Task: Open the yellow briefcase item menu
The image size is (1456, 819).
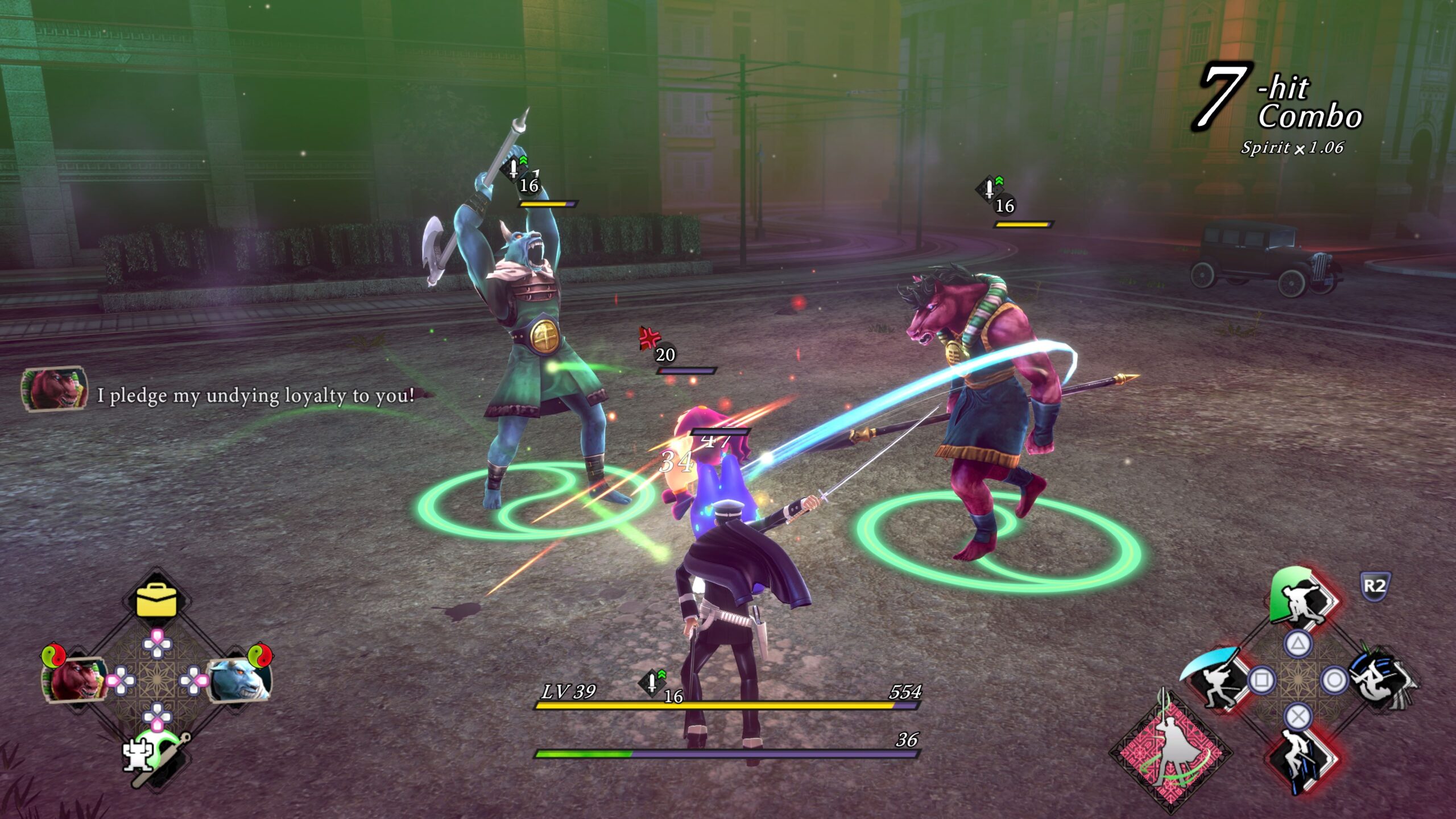Action: tap(156, 599)
